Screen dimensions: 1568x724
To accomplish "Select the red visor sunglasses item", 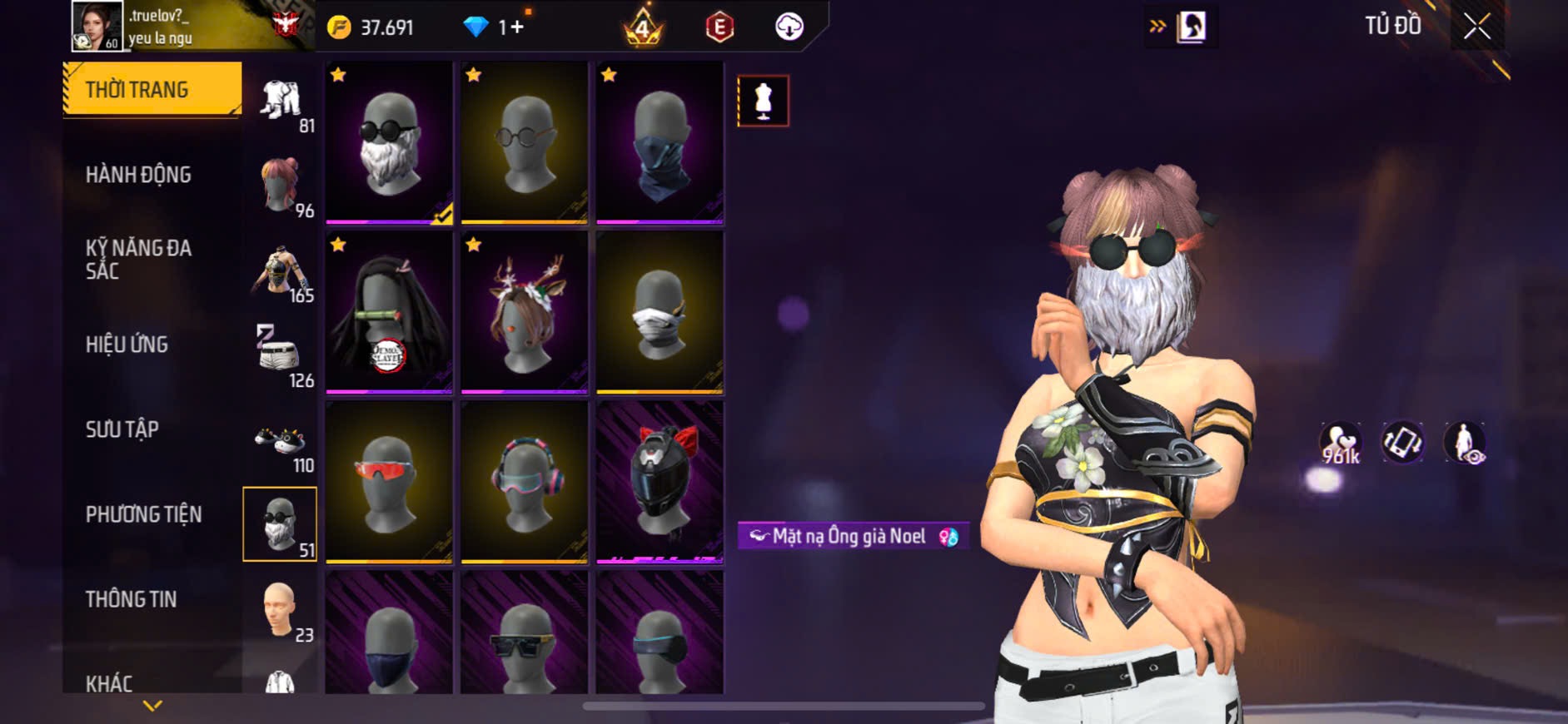I will [389, 482].
